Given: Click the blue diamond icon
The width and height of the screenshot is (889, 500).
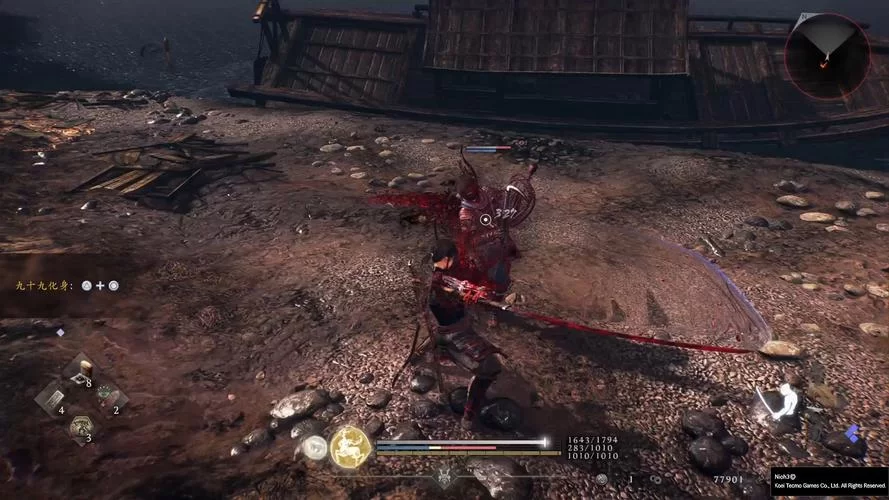Looking at the screenshot, I should point(851,433).
